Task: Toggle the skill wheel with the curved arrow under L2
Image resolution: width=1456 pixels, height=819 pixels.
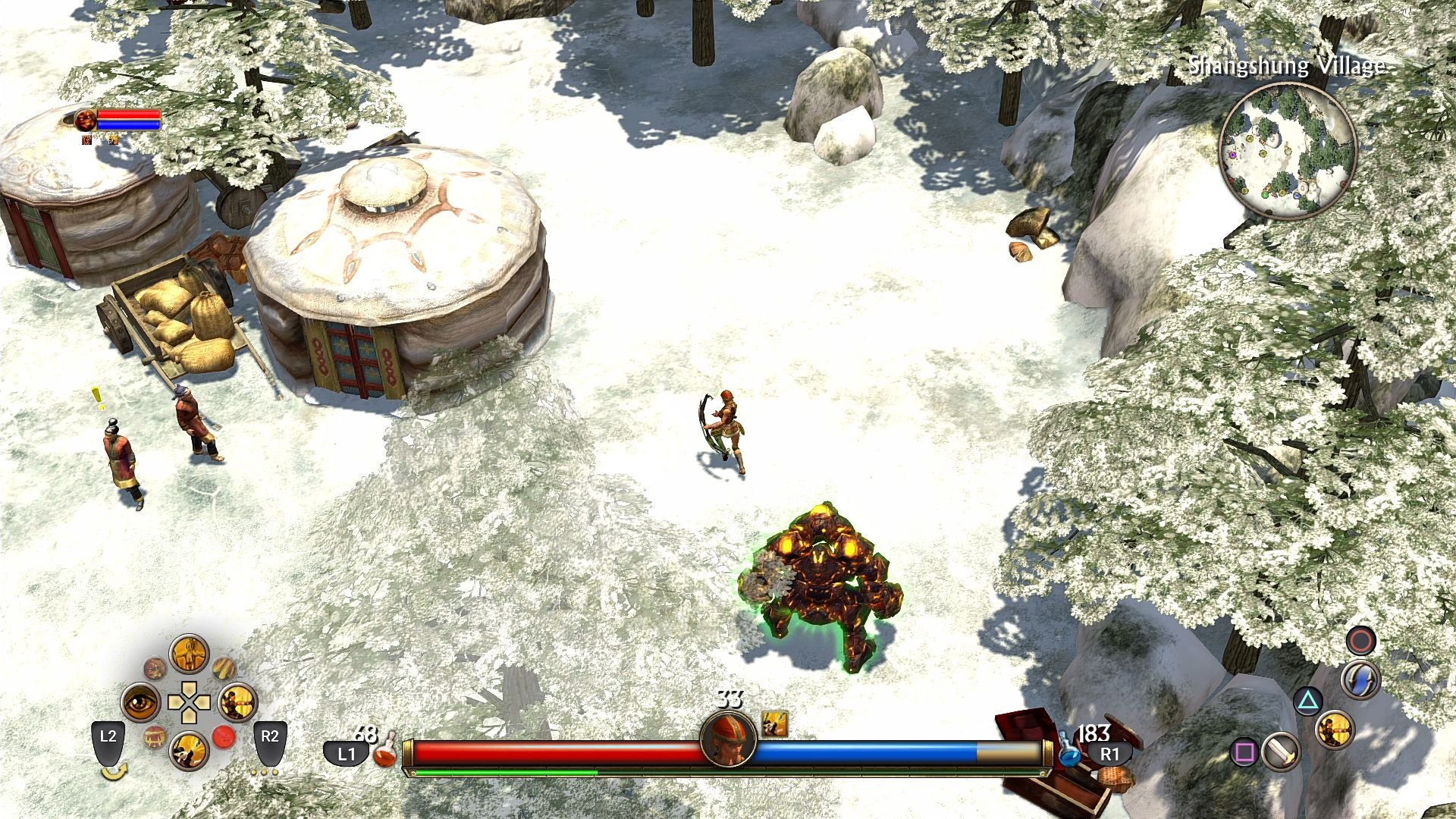Action: click(x=115, y=771)
